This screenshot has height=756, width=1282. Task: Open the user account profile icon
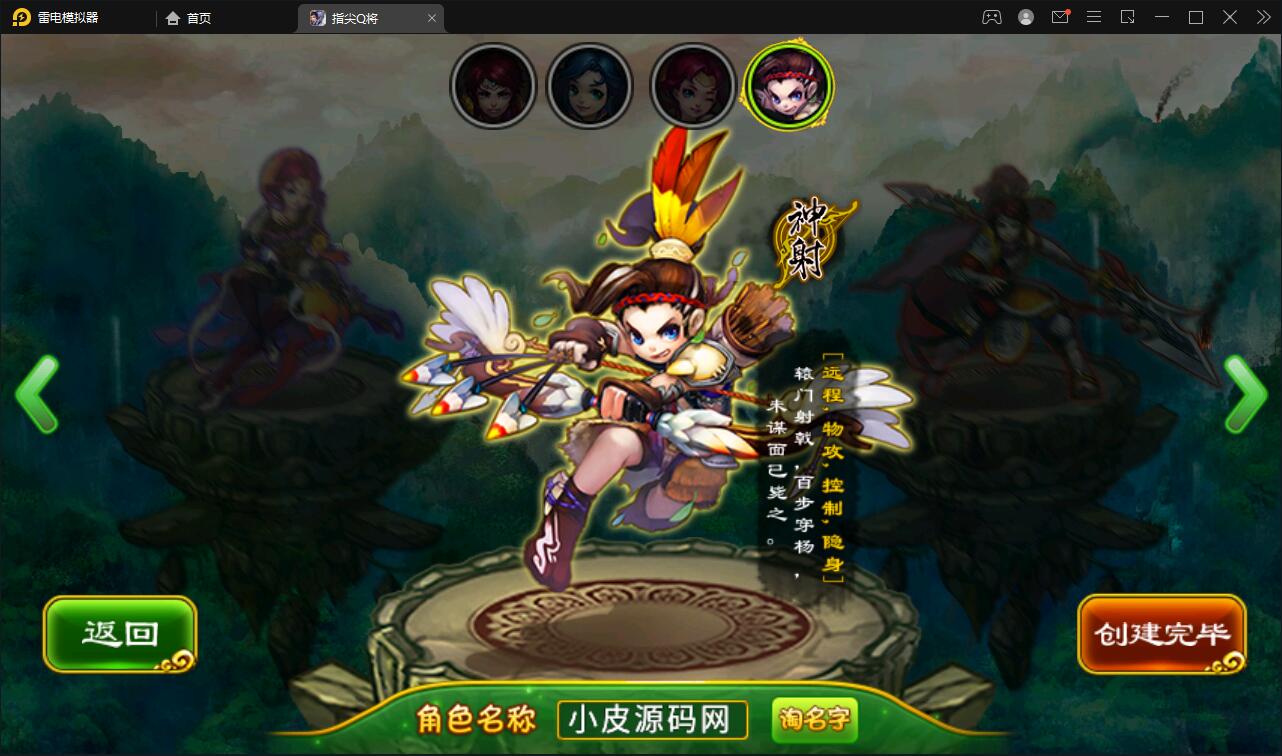(1025, 17)
